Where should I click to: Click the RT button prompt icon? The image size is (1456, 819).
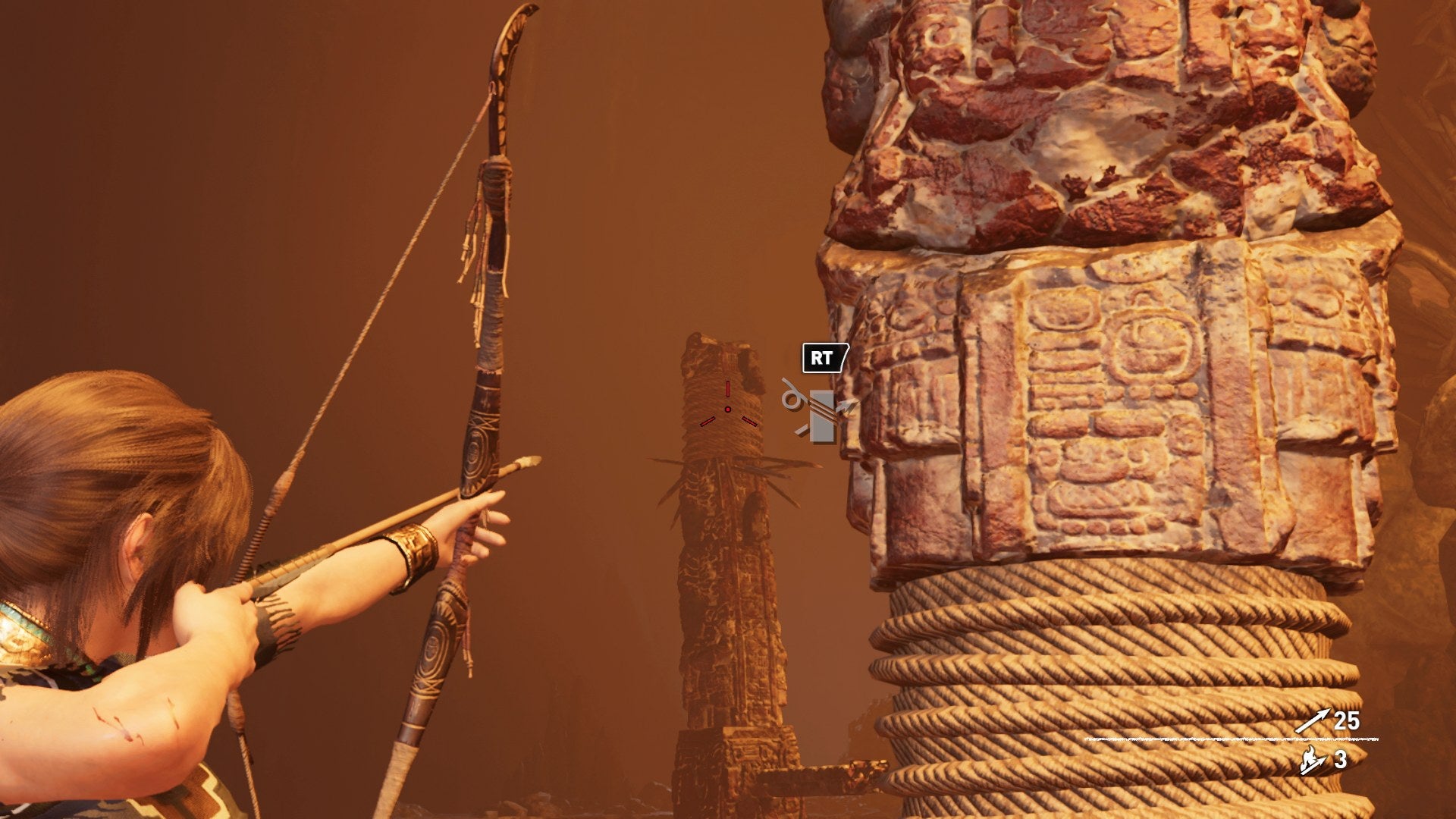823,359
